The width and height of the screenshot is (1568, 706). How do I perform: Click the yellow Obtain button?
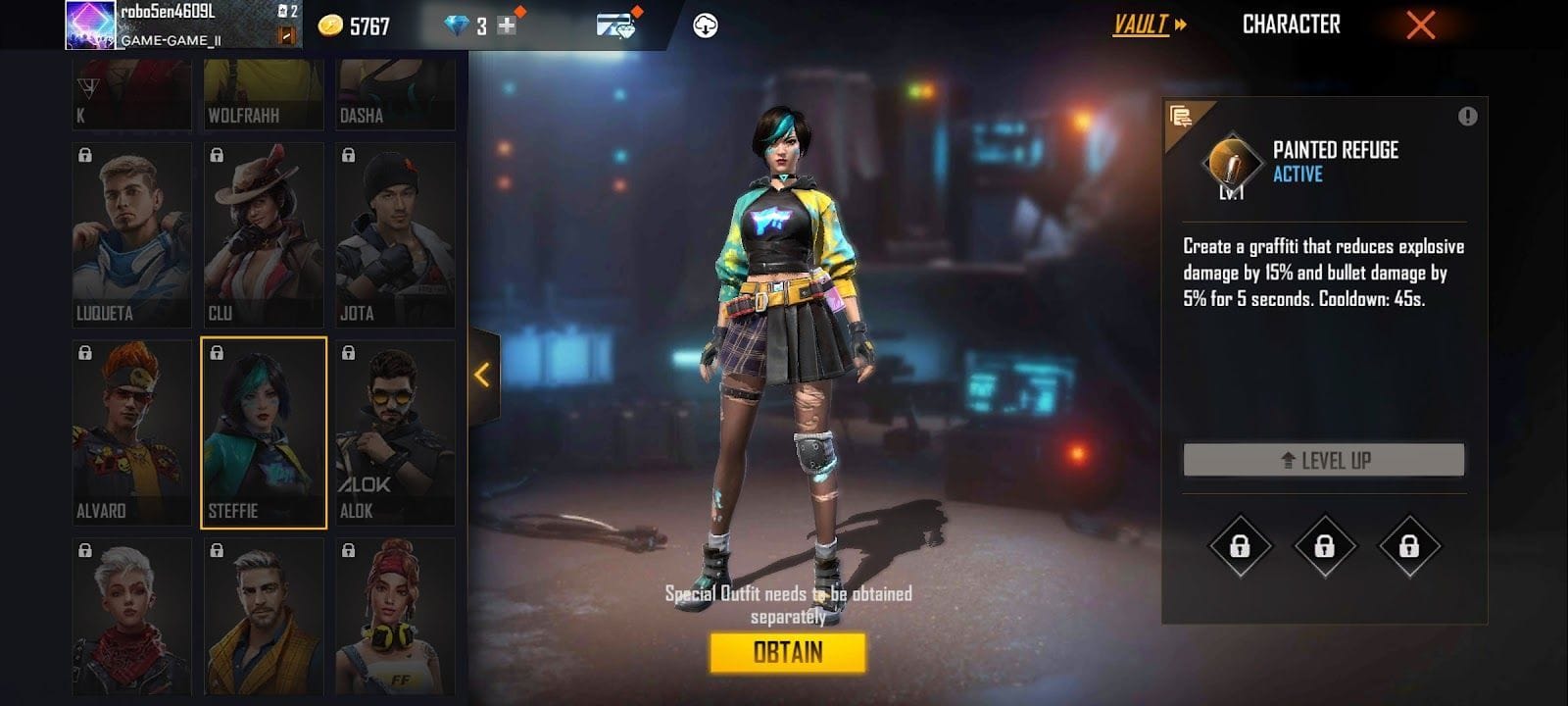[787, 652]
